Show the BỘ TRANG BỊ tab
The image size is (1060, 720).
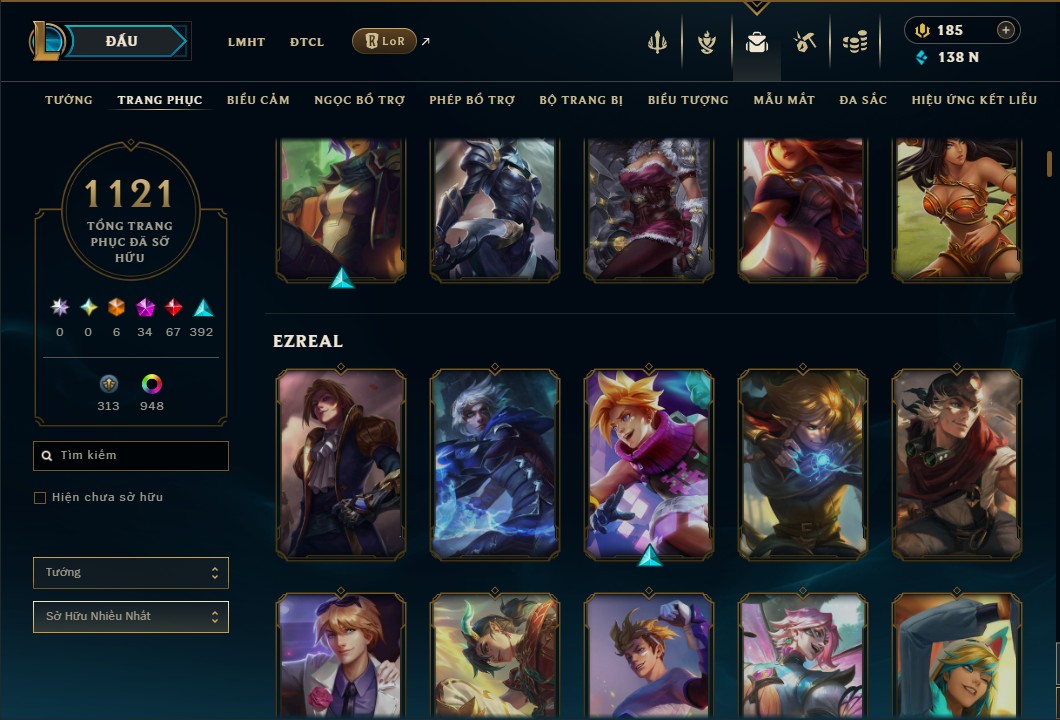pyautogui.click(x=581, y=100)
